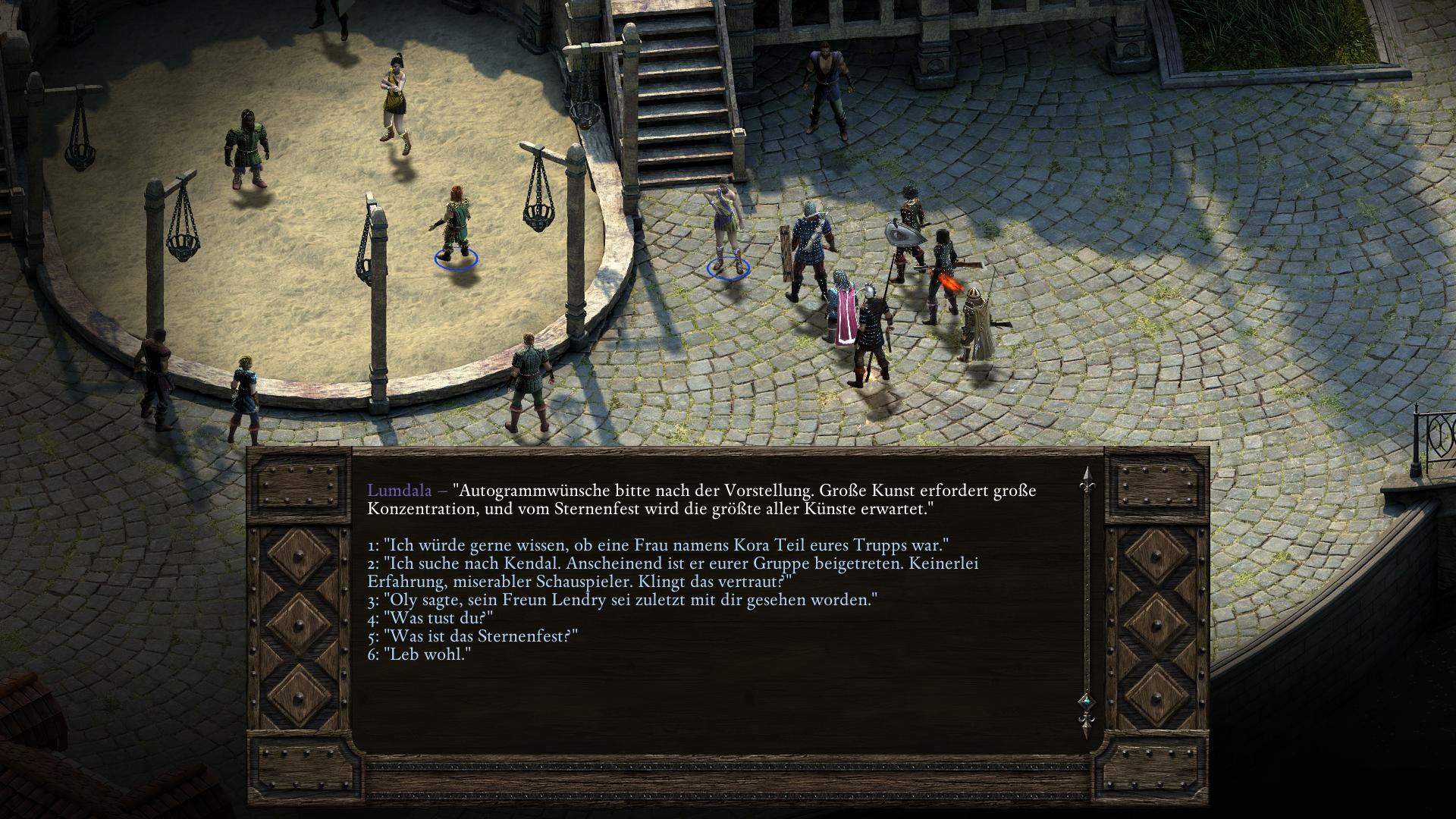Ask whether Kora was part of the troupe
The width and height of the screenshot is (1456, 819).
click(x=658, y=545)
